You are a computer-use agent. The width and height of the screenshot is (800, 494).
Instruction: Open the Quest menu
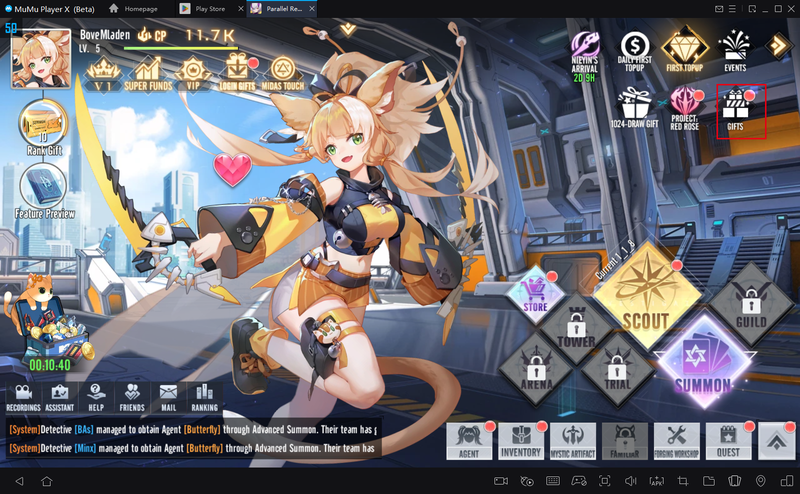(x=727, y=438)
